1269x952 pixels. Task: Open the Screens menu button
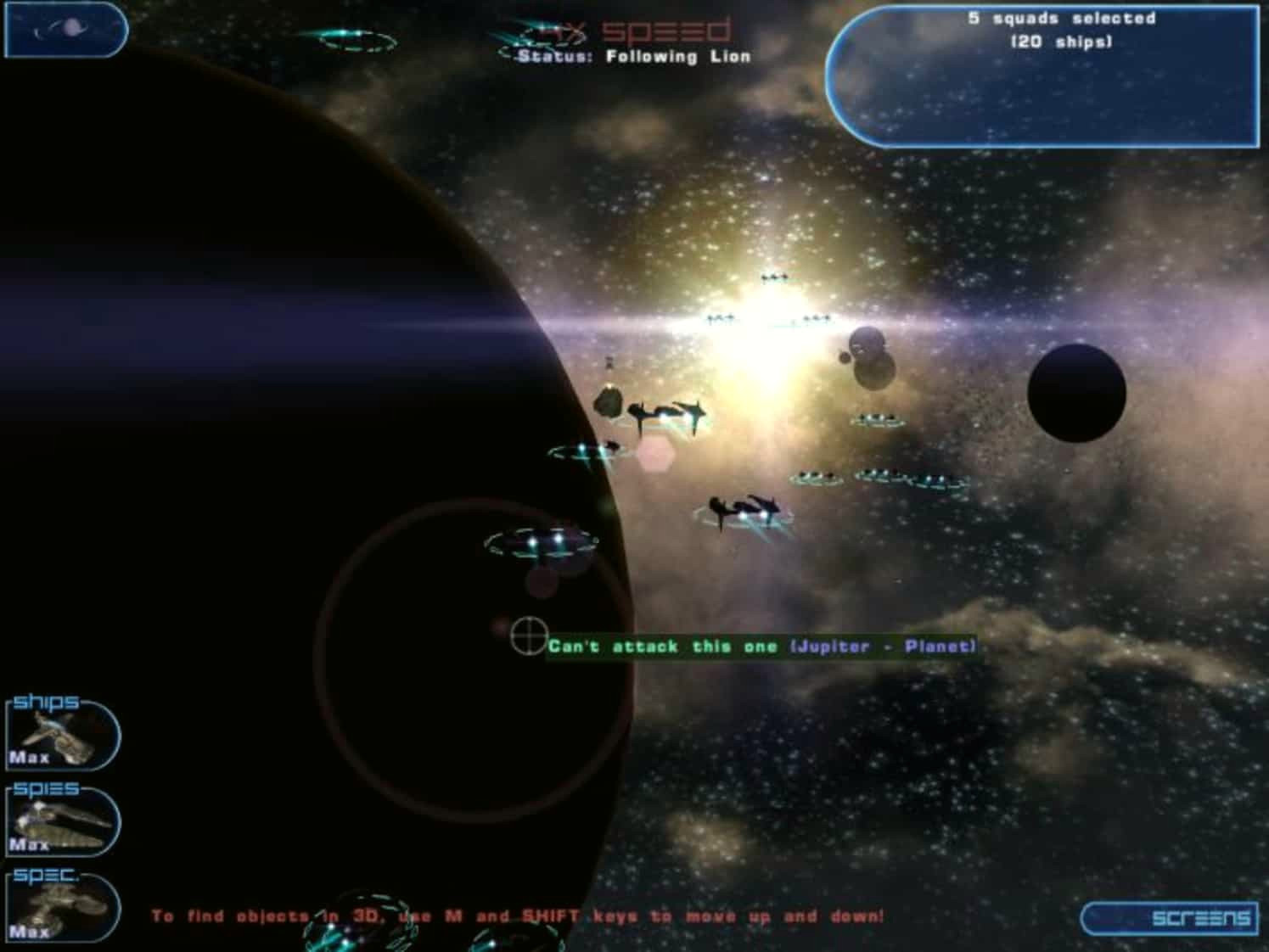pyautogui.click(x=1169, y=917)
